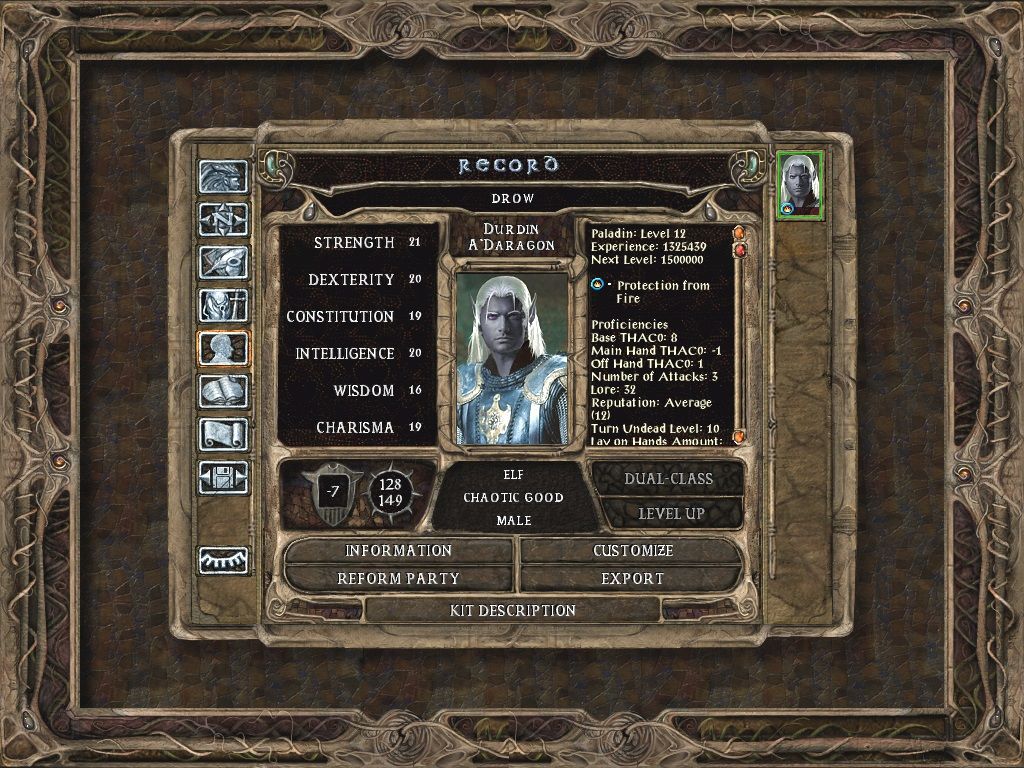Open the Information panel
Screen dimensions: 1024x768
pyautogui.click(x=399, y=551)
